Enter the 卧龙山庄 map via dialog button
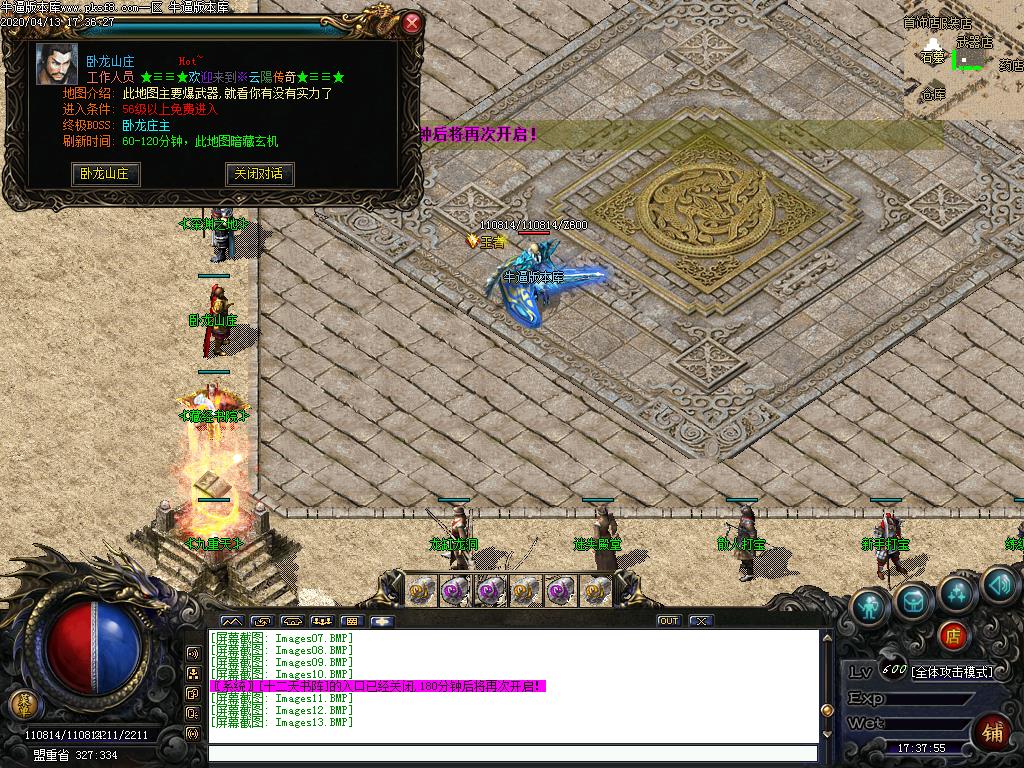 (105, 174)
